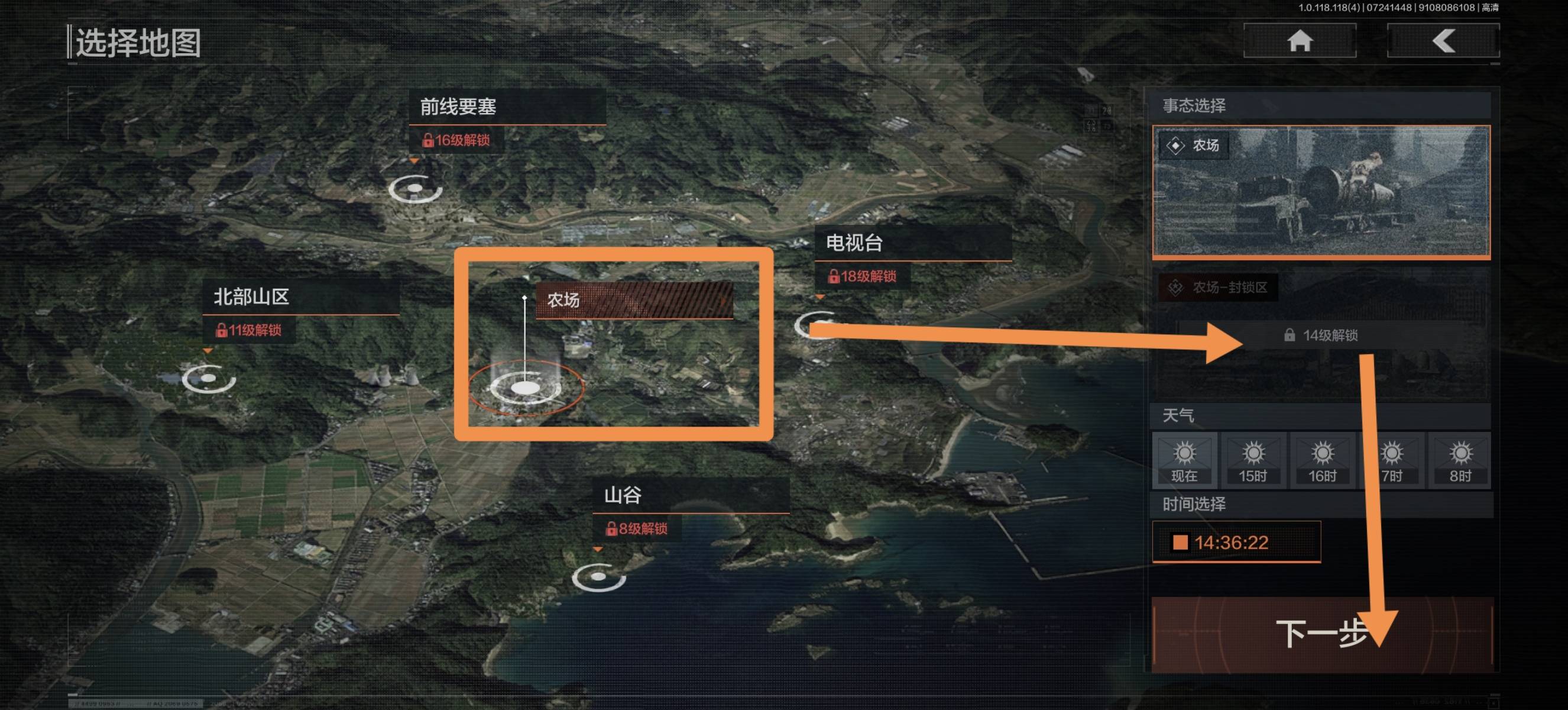
Task: Choose the 16时 weather option
Action: pyautogui.click(x=1321, y=460)
